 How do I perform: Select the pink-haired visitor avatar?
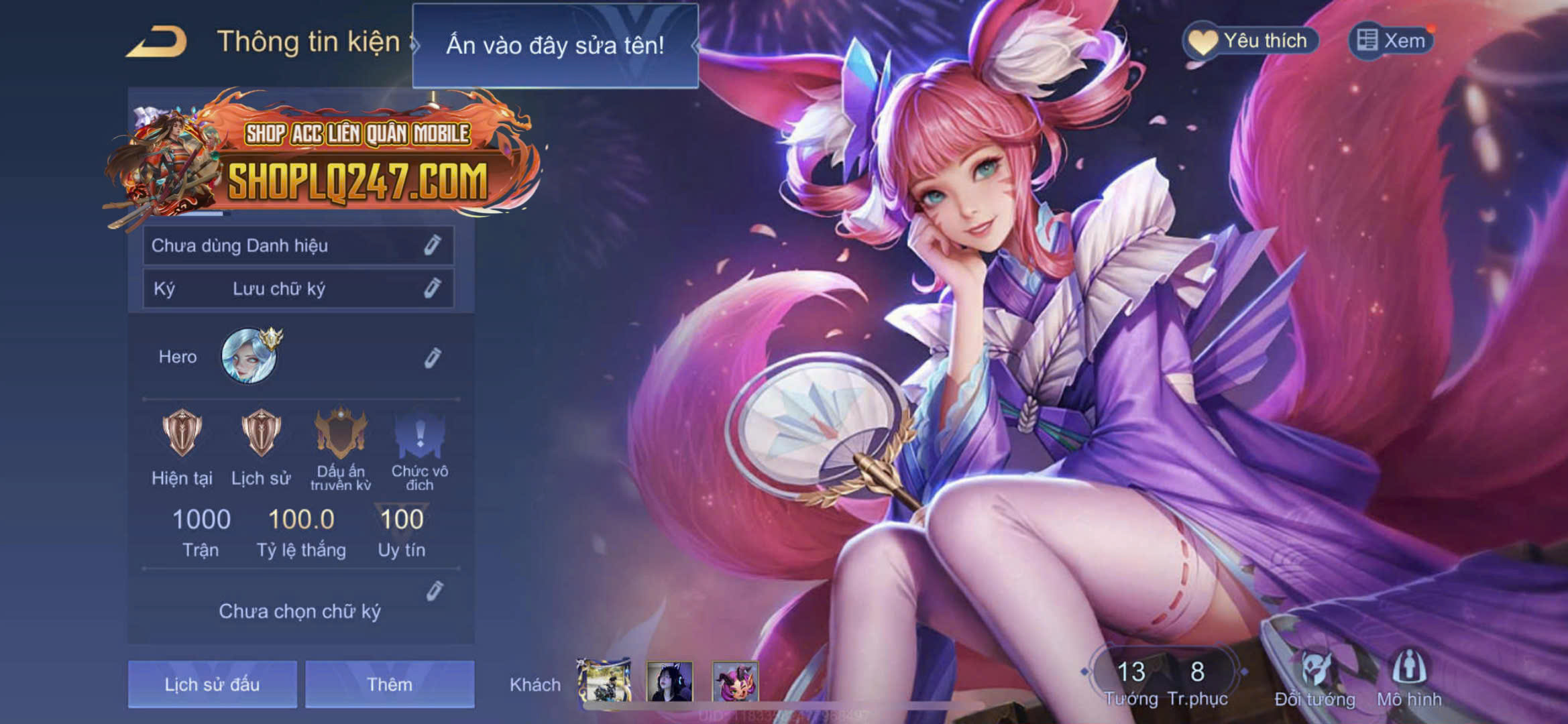735,681
